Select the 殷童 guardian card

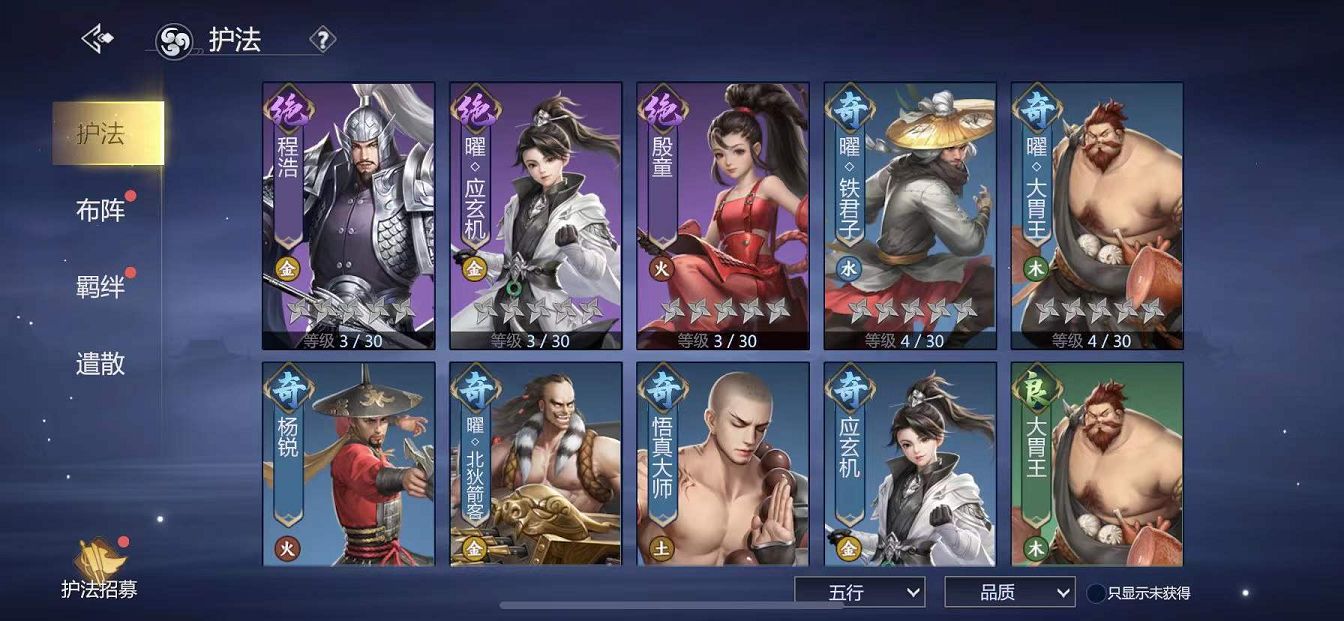(722, 215)
